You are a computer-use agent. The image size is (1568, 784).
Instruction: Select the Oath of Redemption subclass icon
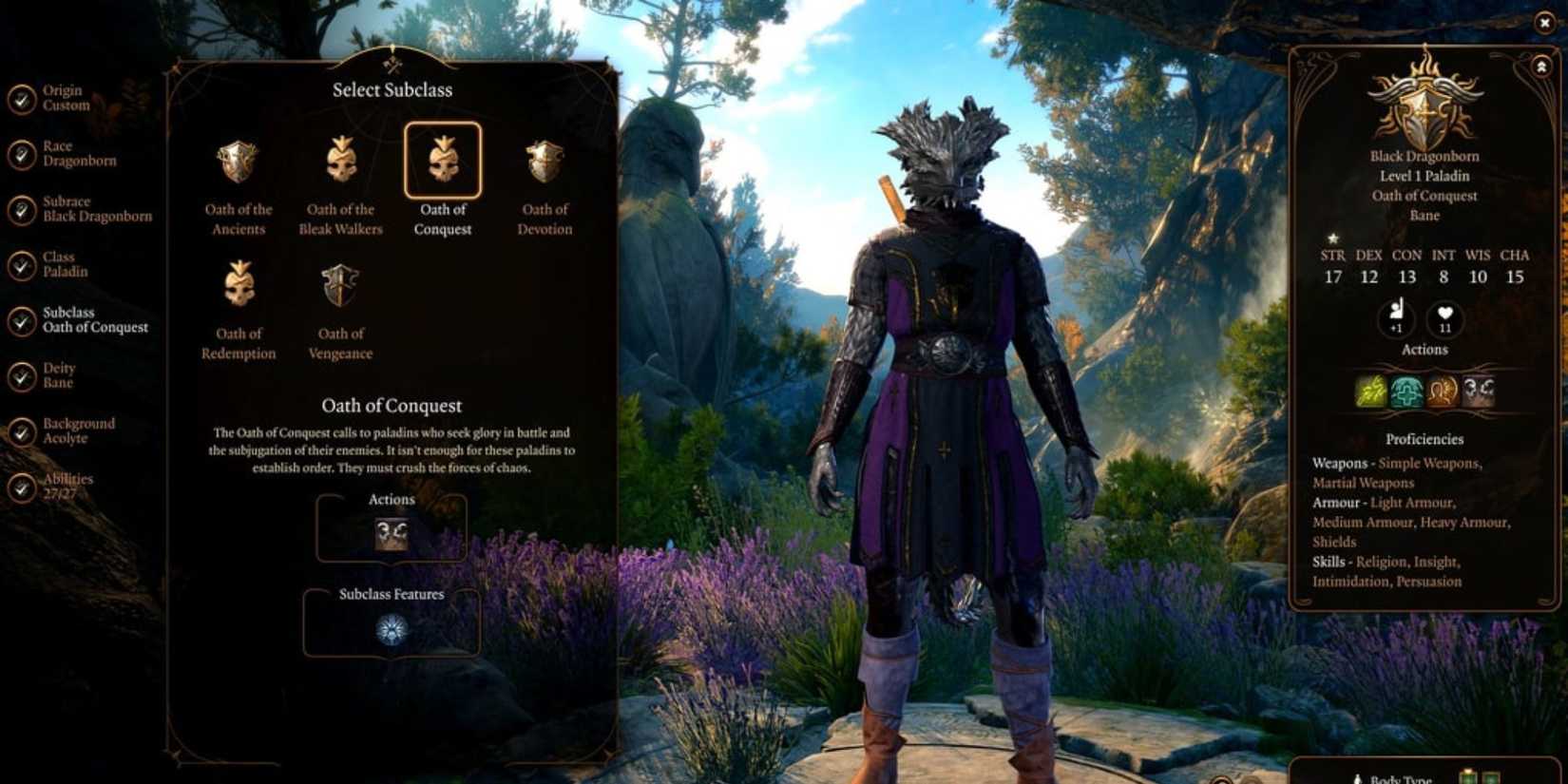[238, 285]
